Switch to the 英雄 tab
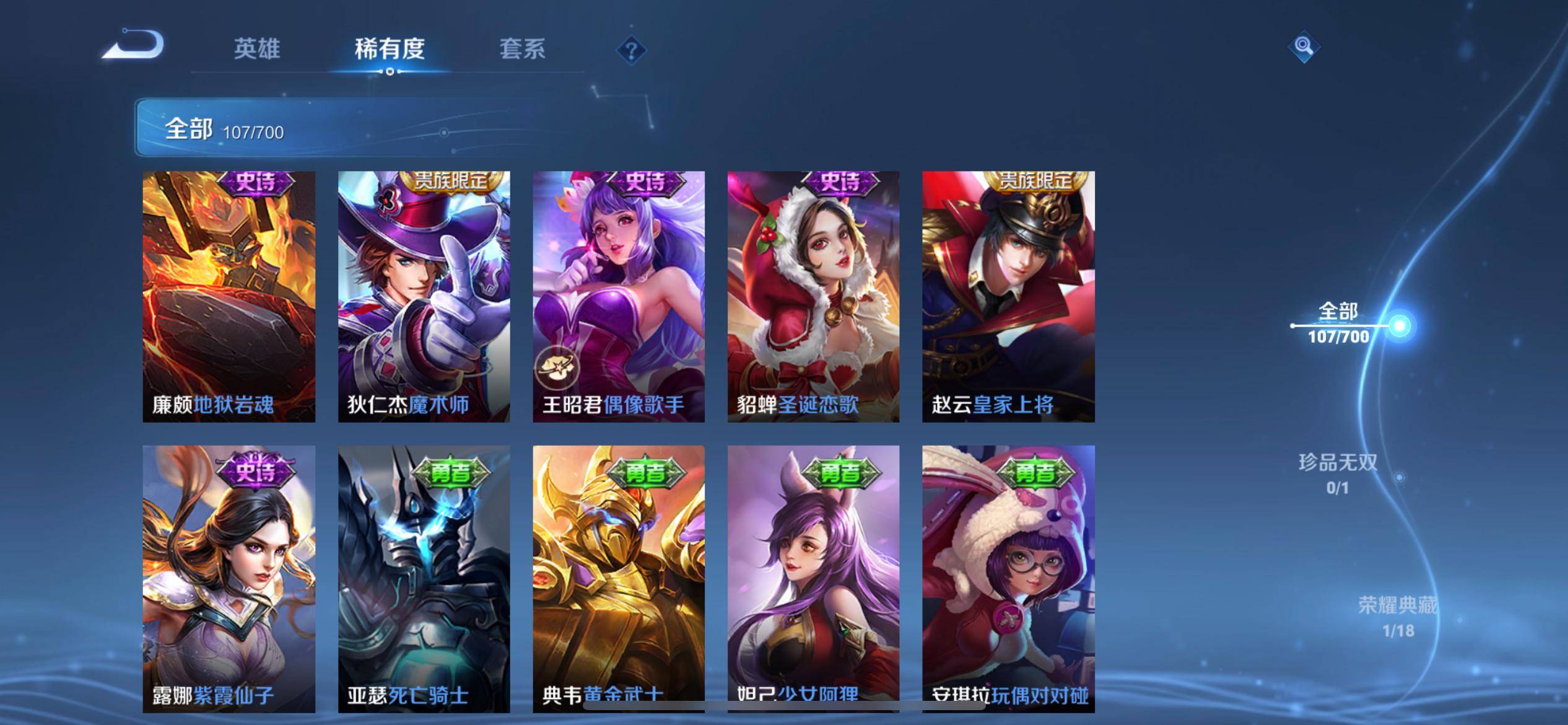Image resolution: width=1568 pixels, height=725 pixels. click(x=257, y=49)
